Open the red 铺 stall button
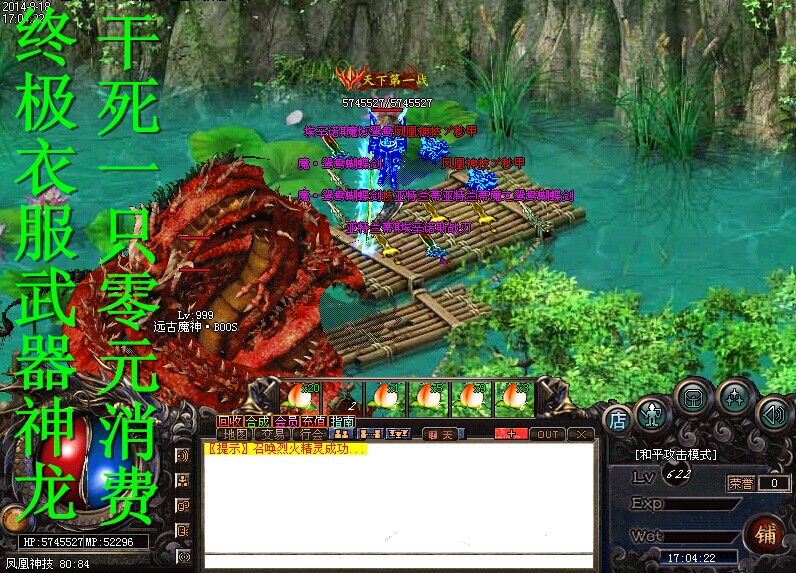Image resolution: width=796 pixels, height=573 pixels. 764,531
